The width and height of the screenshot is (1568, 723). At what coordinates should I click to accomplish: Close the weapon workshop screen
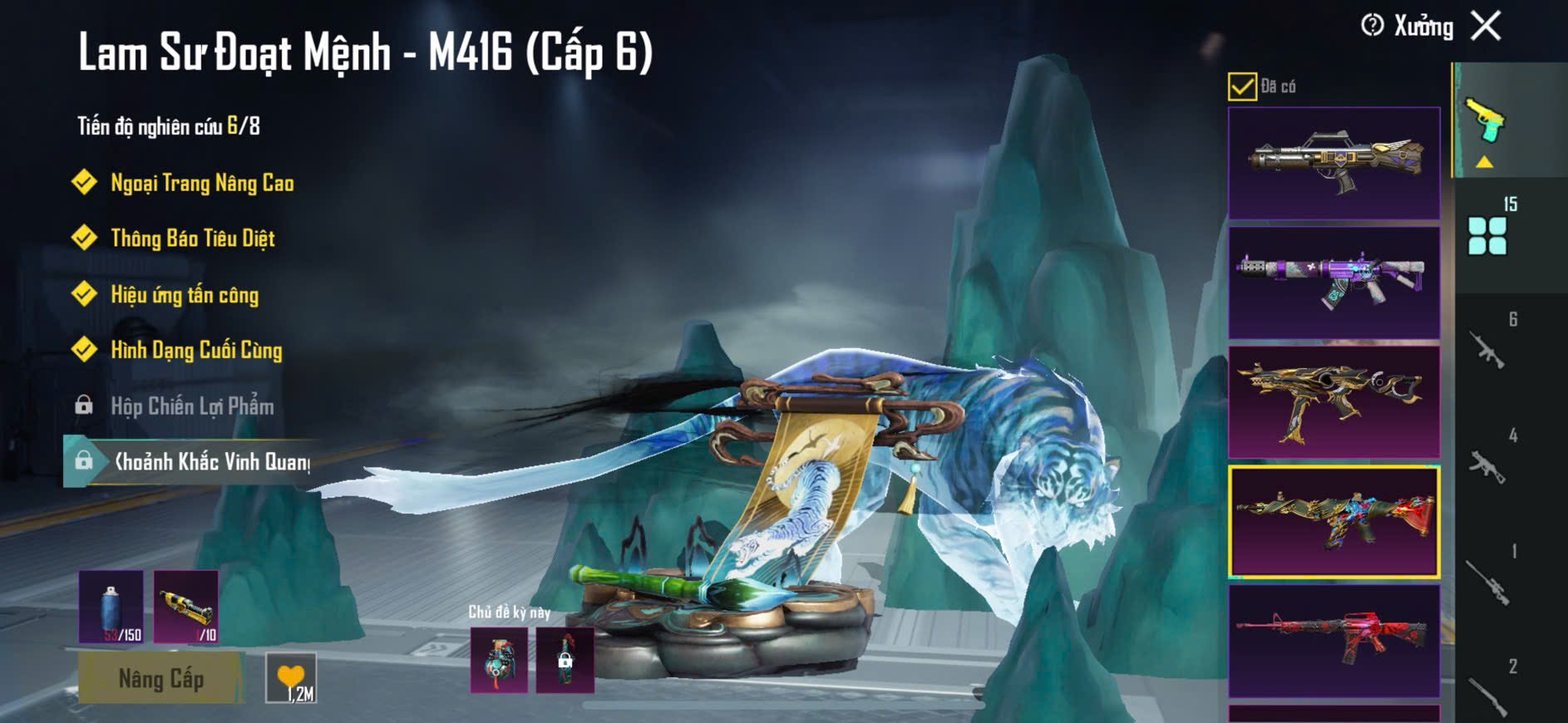click(x=1486, y=26)
